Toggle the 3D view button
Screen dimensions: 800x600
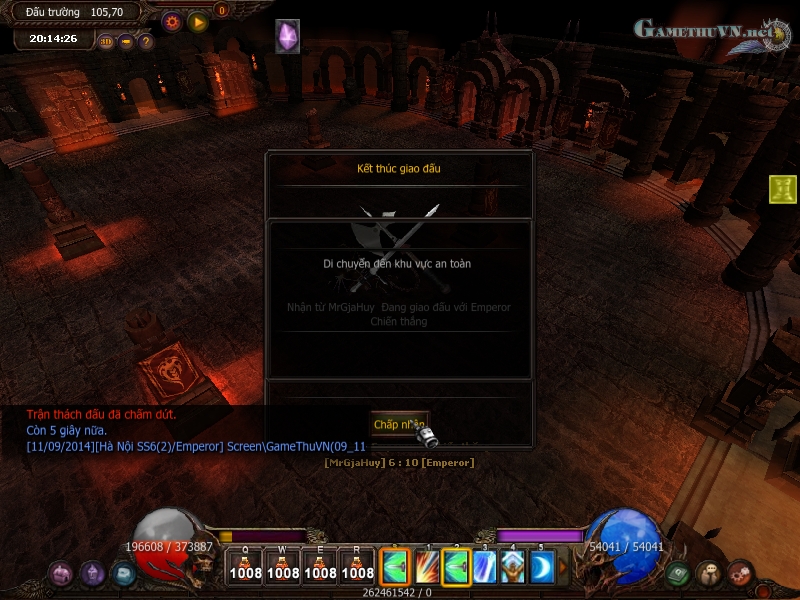tap(107, 41)
